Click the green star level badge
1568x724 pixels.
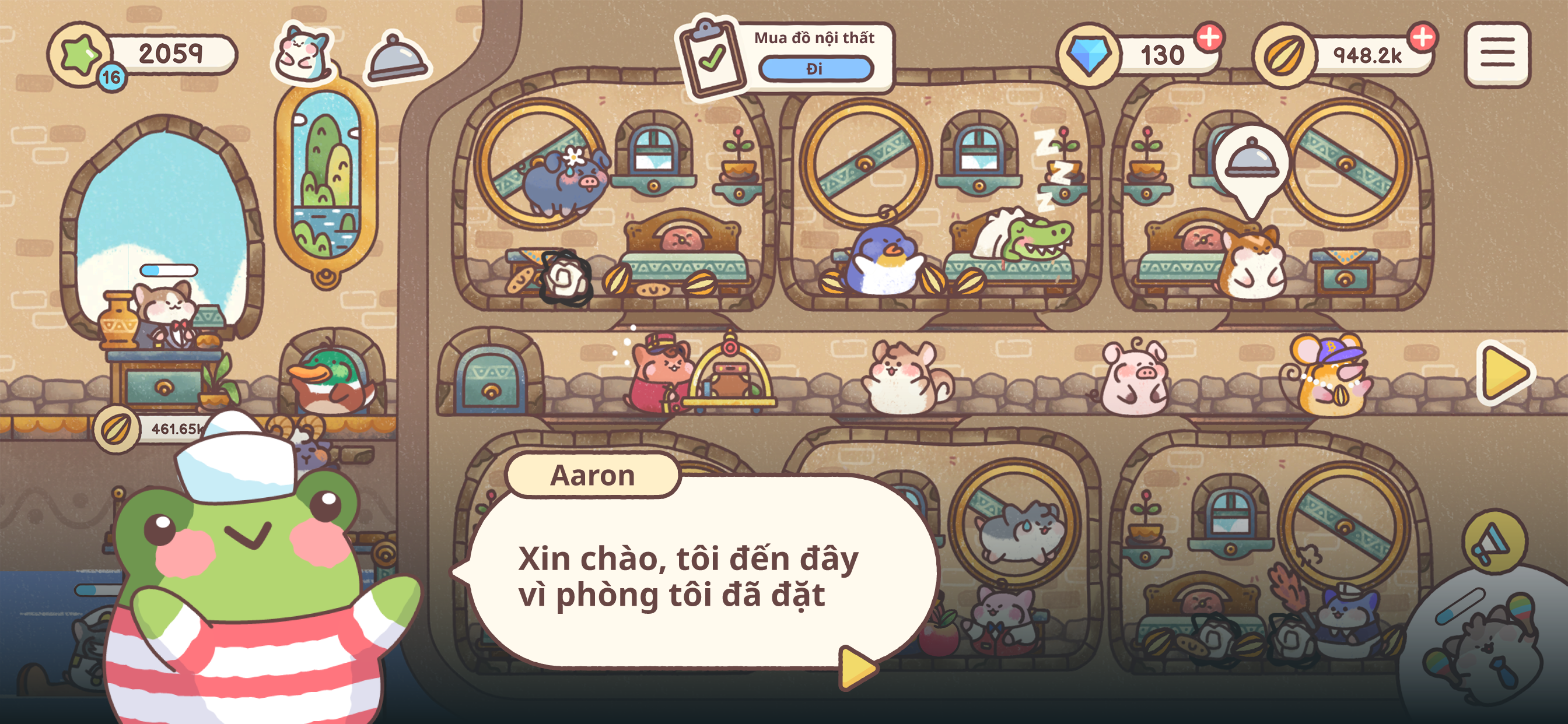79,55
